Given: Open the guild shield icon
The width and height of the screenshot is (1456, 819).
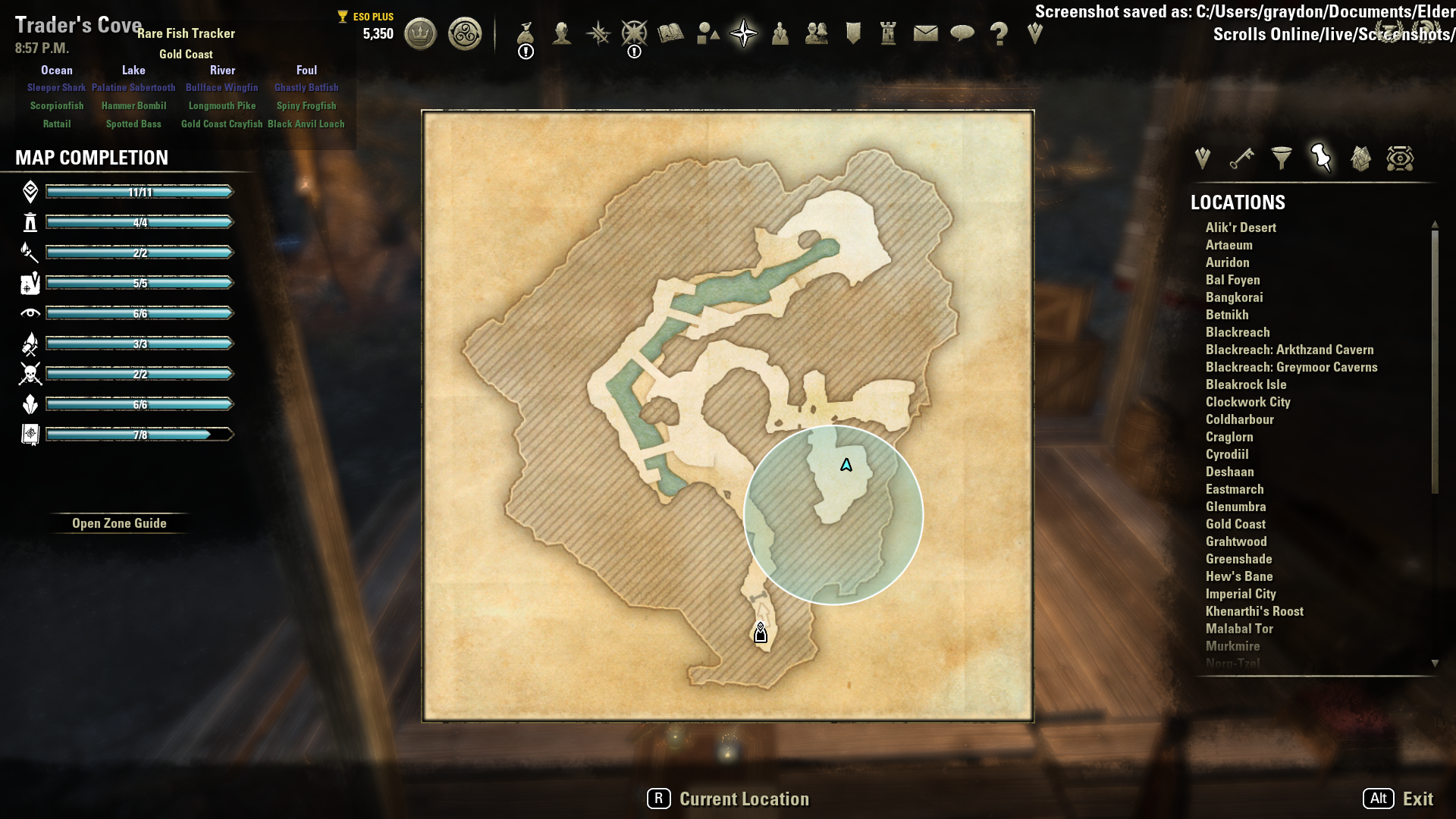Looking at the screenshot, I should (x=853, y=33).
